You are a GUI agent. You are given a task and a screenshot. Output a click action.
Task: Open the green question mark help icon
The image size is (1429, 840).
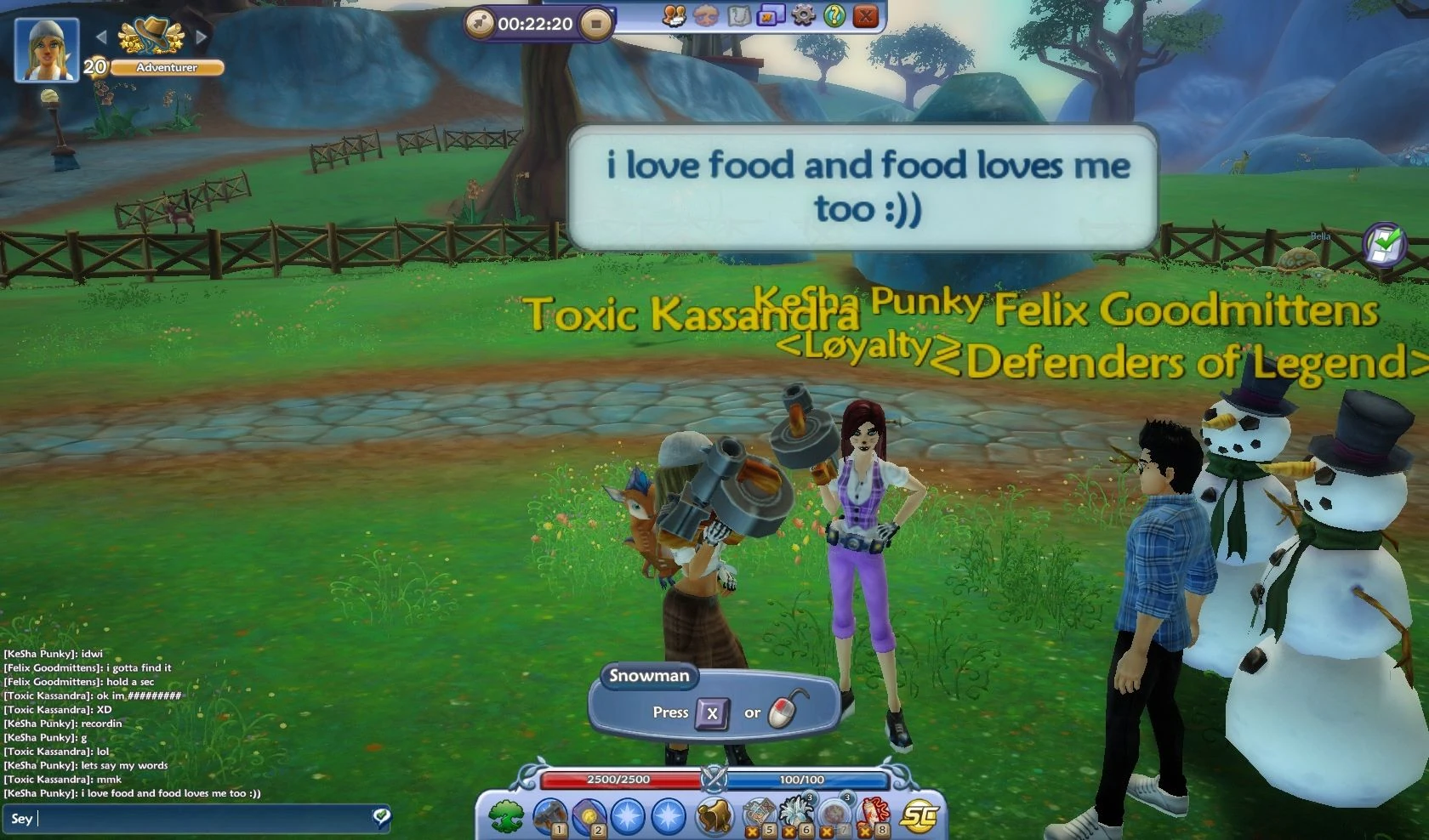(x=834, y=16)
